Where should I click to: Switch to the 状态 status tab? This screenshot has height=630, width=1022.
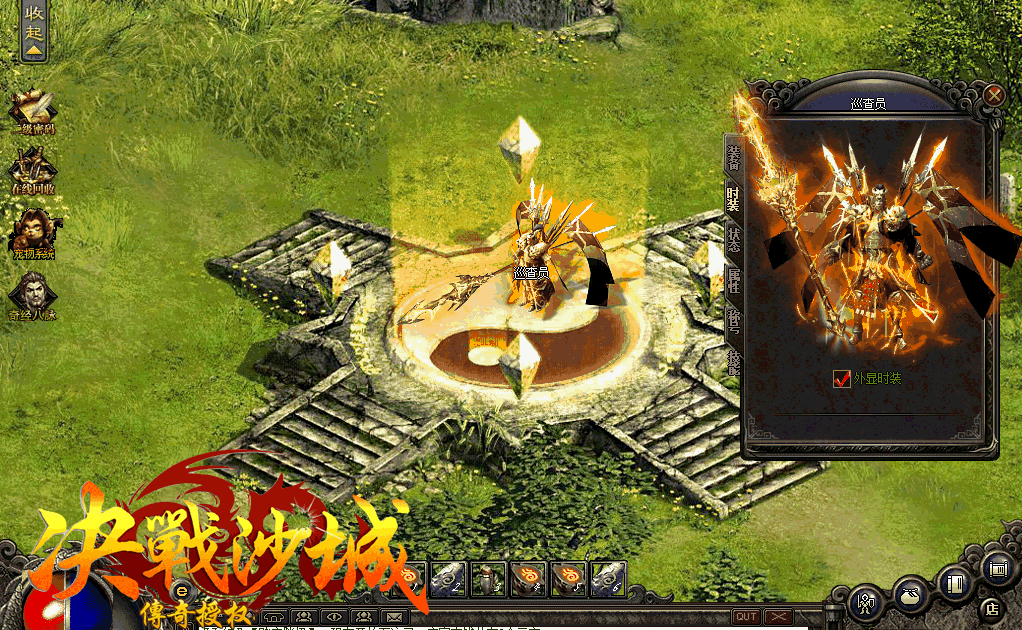click(733, 240)
